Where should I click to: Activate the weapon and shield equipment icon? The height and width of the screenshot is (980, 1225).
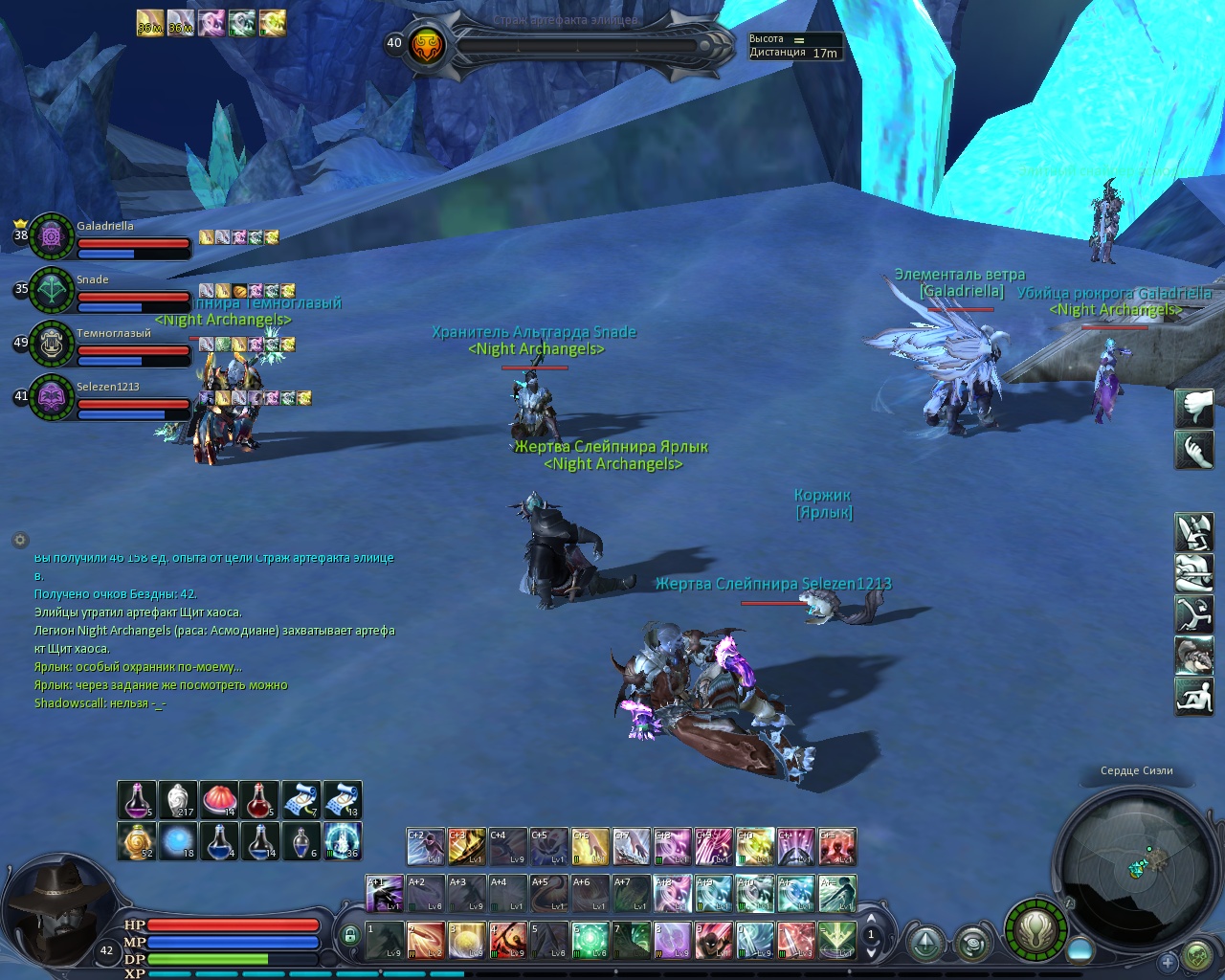pos(1193,532)
